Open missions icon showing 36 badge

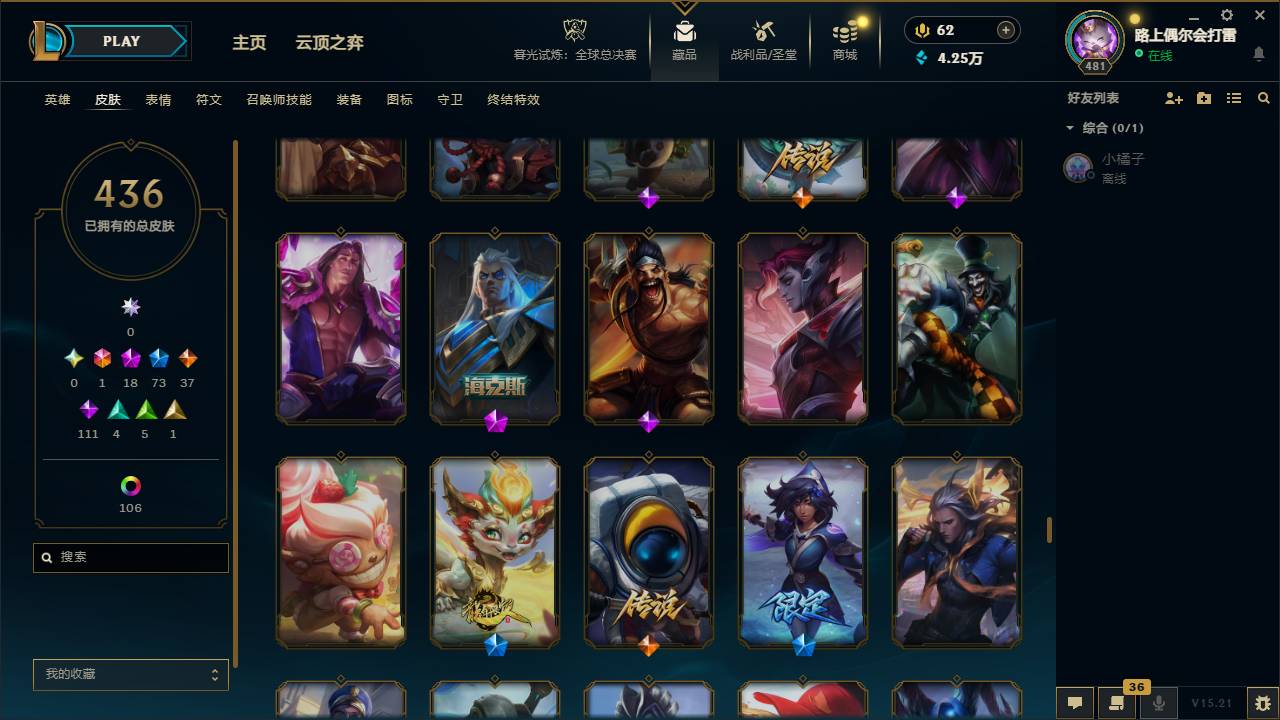(x=1115, y=704)
